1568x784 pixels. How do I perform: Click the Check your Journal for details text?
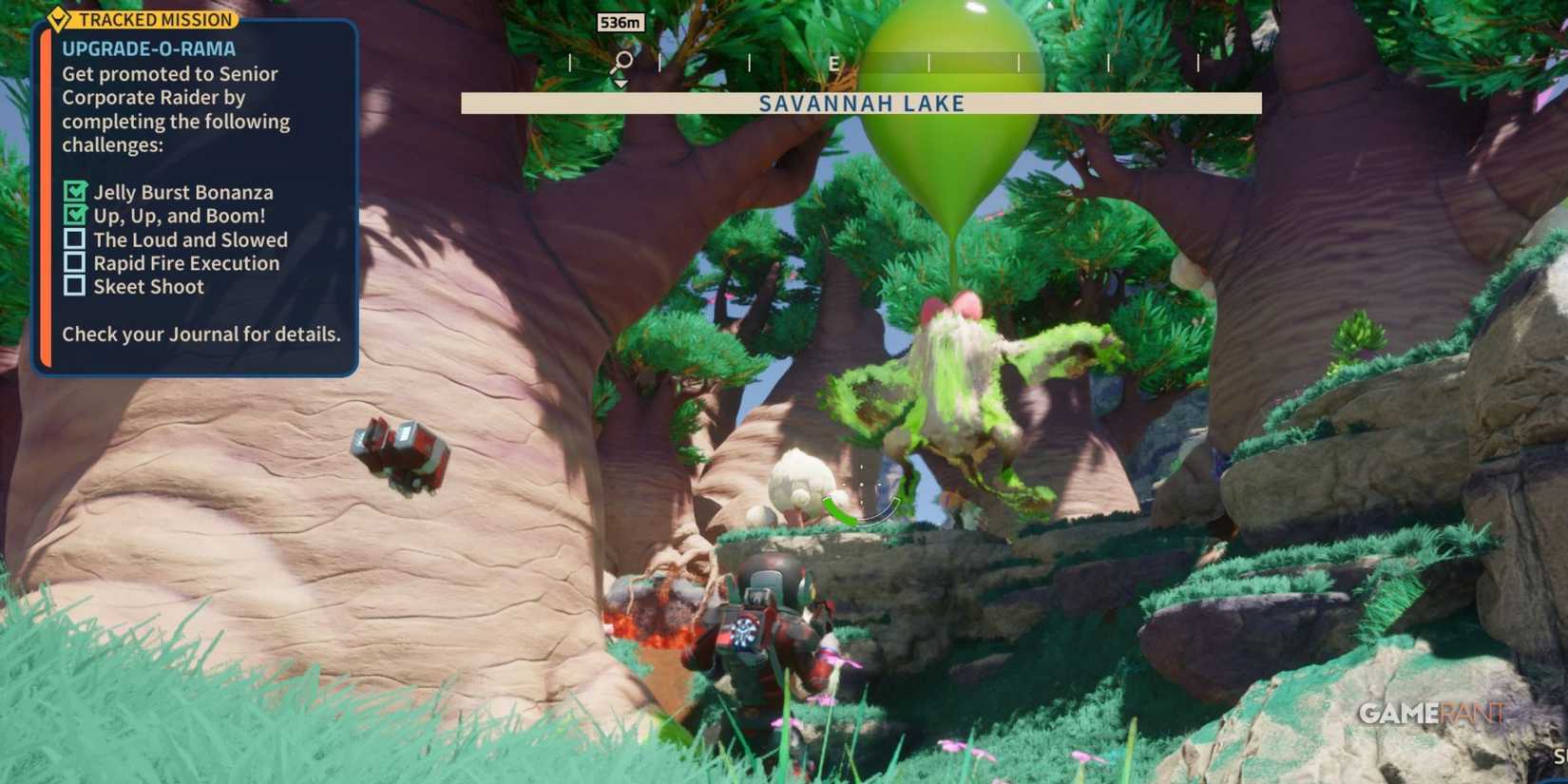[x=201, y=335]
